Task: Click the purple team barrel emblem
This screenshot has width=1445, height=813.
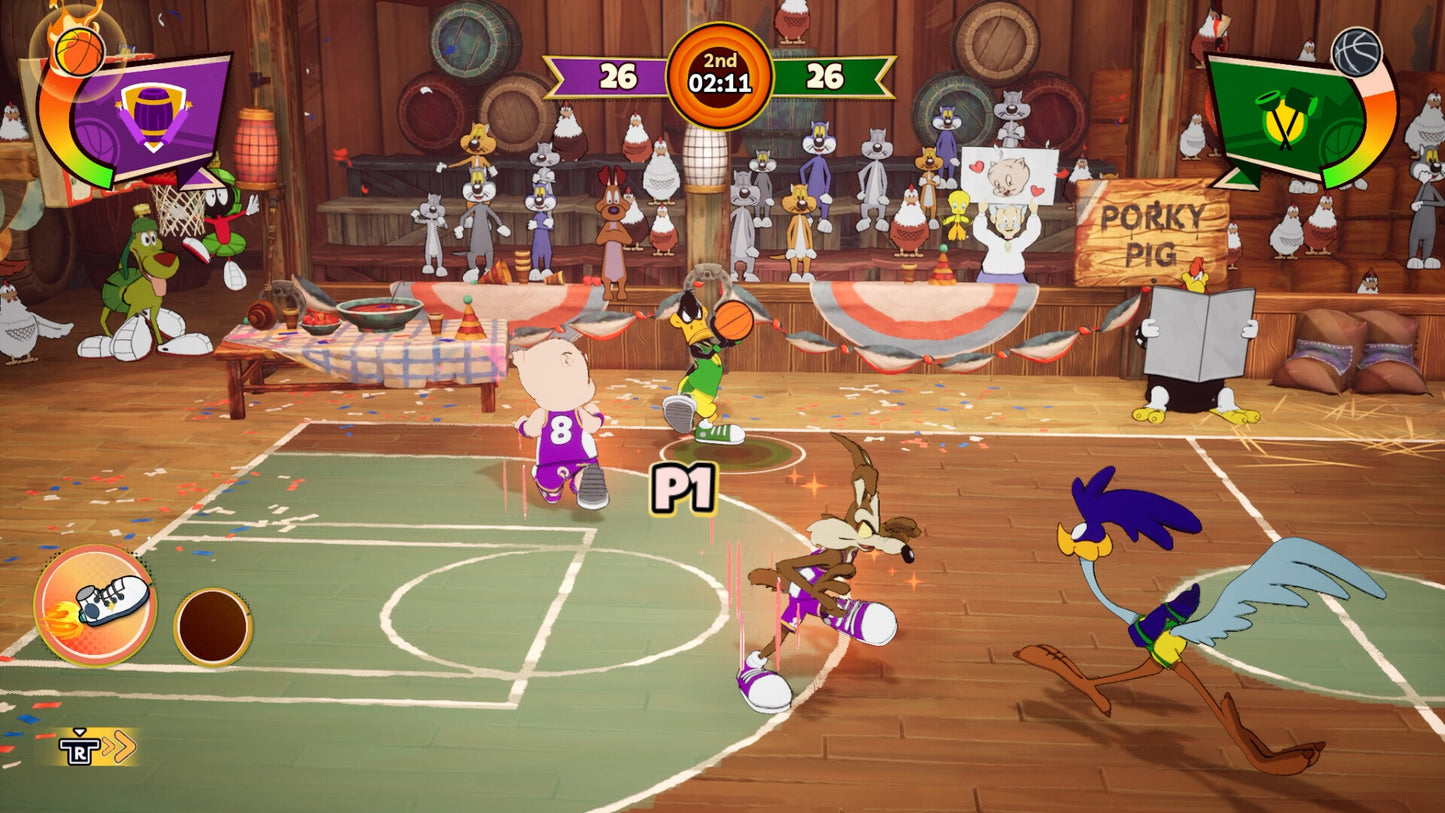Action: point(152,115)
